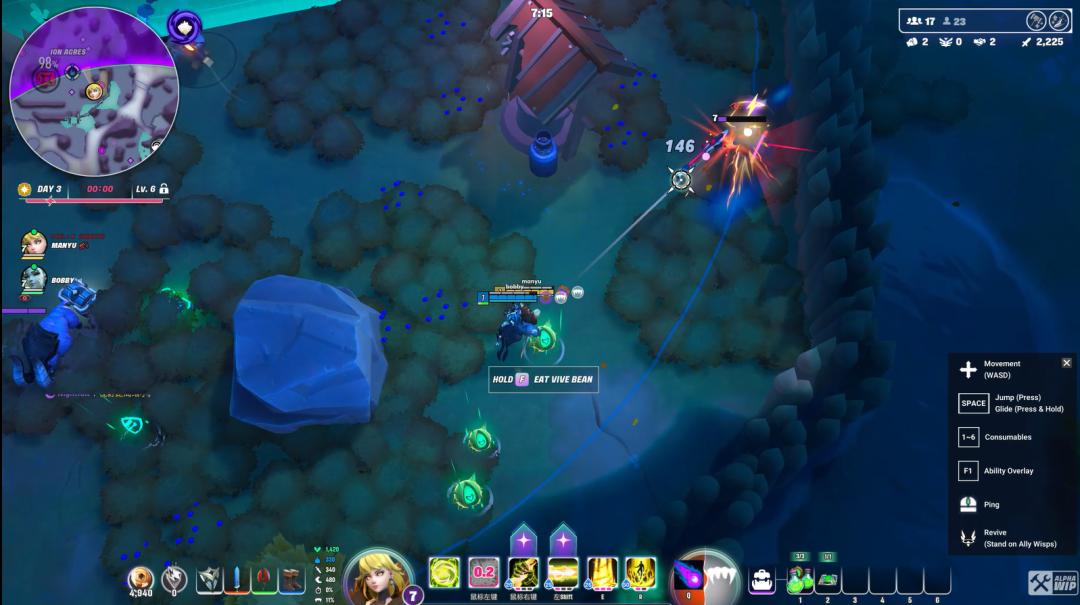
Task: Click the Lv. 6 lock icon
Action: (x=163, y=188)
